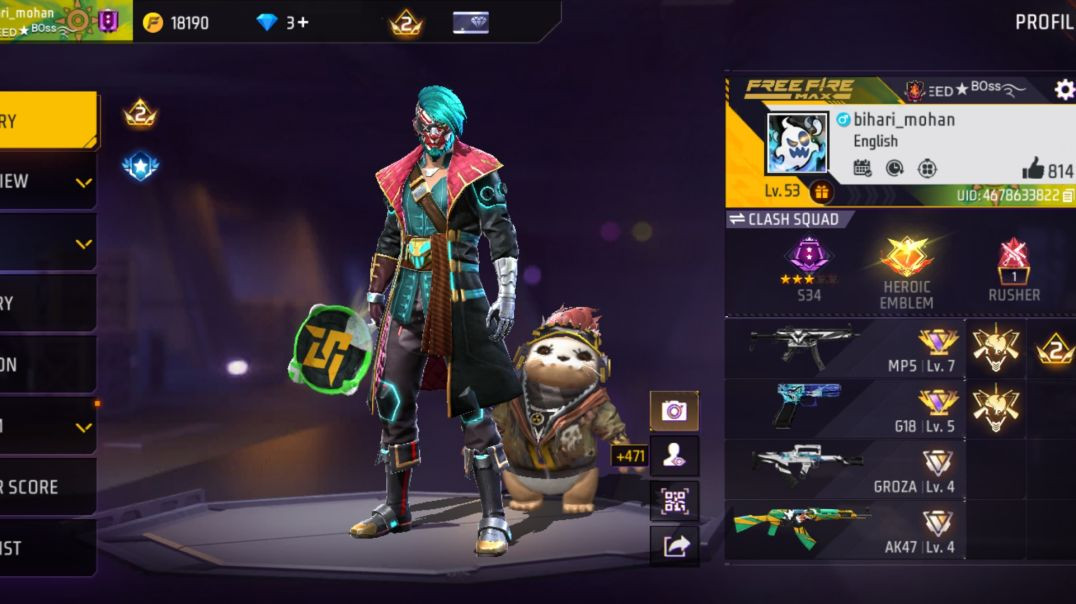This screenshot has width=1076, height=604.
Task: Choose the GROZA Lv. 4 weapon row
Action: click(x=845, y=469)
